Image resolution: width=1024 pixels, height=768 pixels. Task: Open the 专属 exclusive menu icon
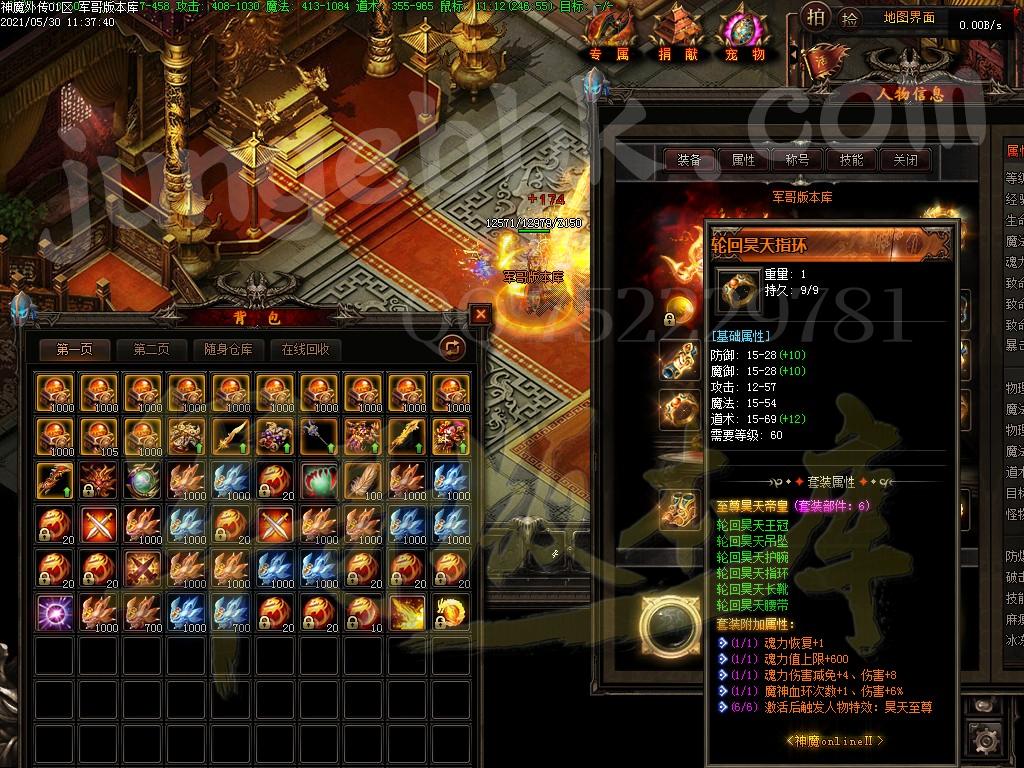pos(609,35)
